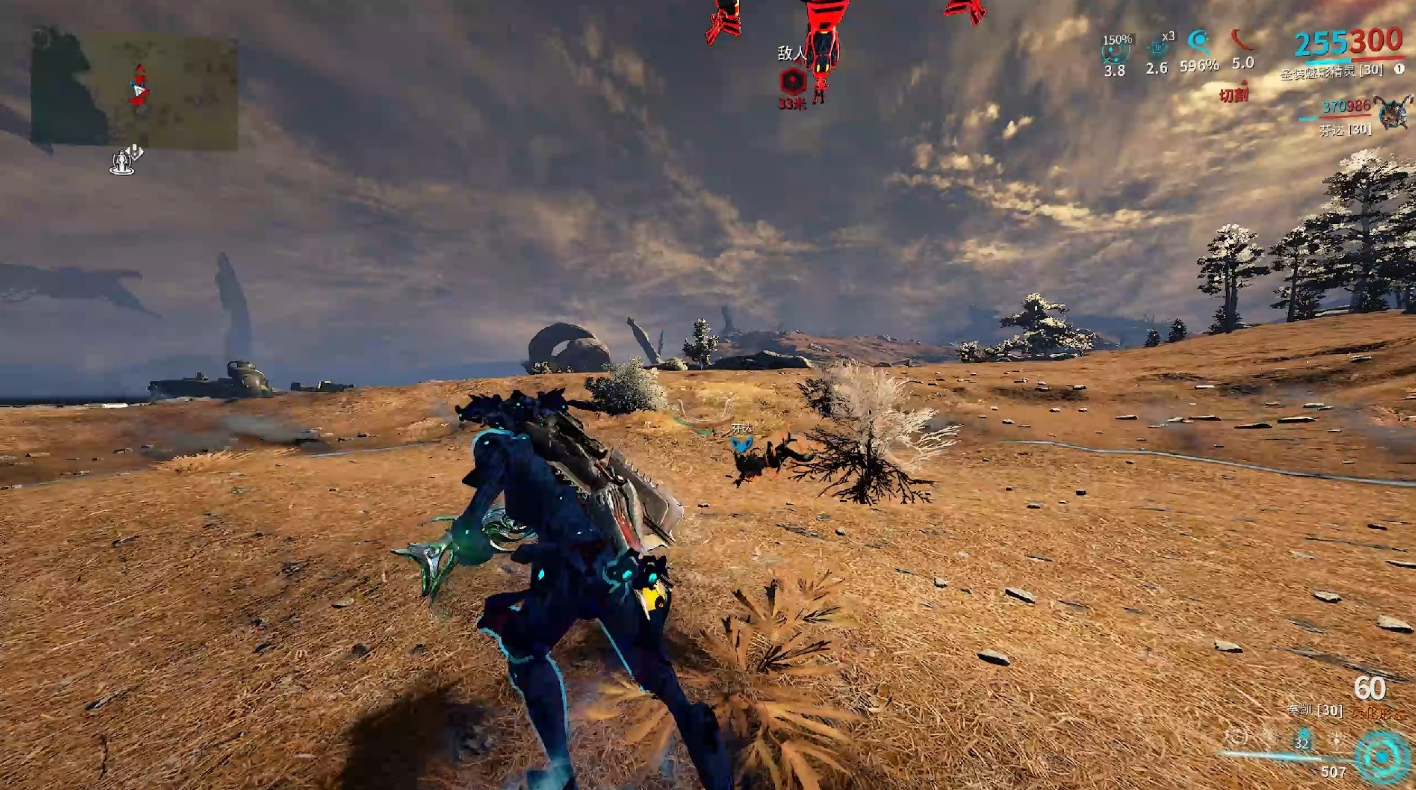The width and height of the screenshot is (1416, 790).
Task: Use the circular first ability icon
Action: [1237, 737]
